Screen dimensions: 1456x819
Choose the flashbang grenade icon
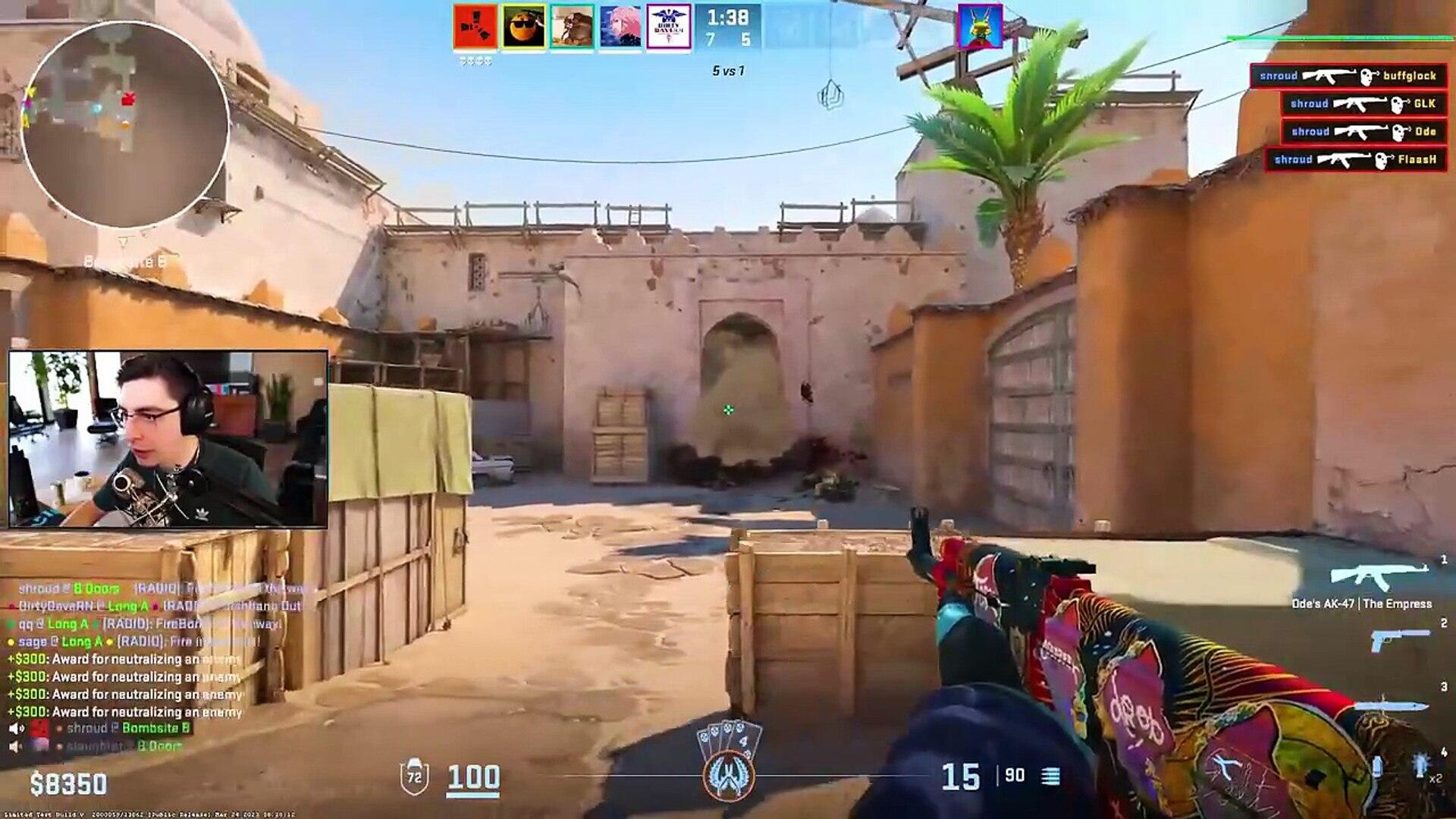click(x=1420, y=766)
